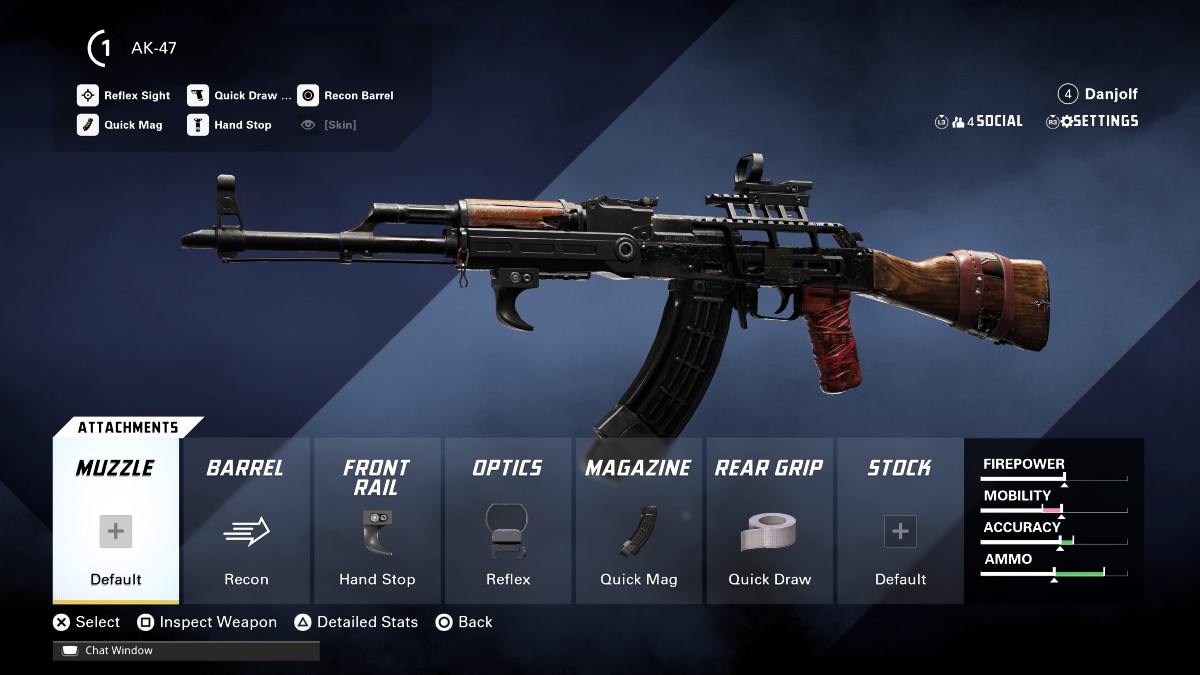The width and height of the screenshot is (1200, 675).
Task: Open the Chat Window bar
Action: 186,651
